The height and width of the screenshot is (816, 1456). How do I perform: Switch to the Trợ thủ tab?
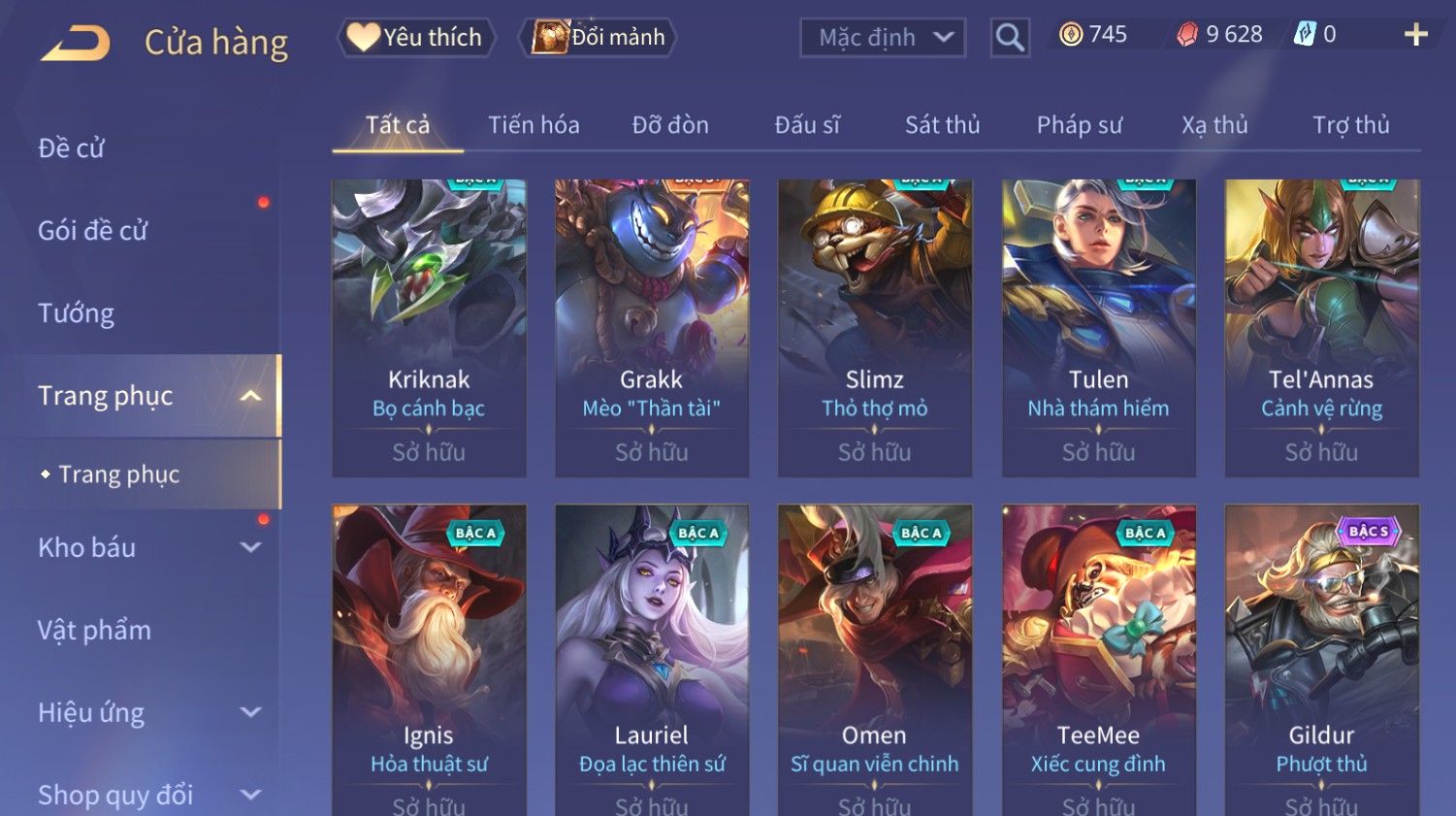(1350, 125)
